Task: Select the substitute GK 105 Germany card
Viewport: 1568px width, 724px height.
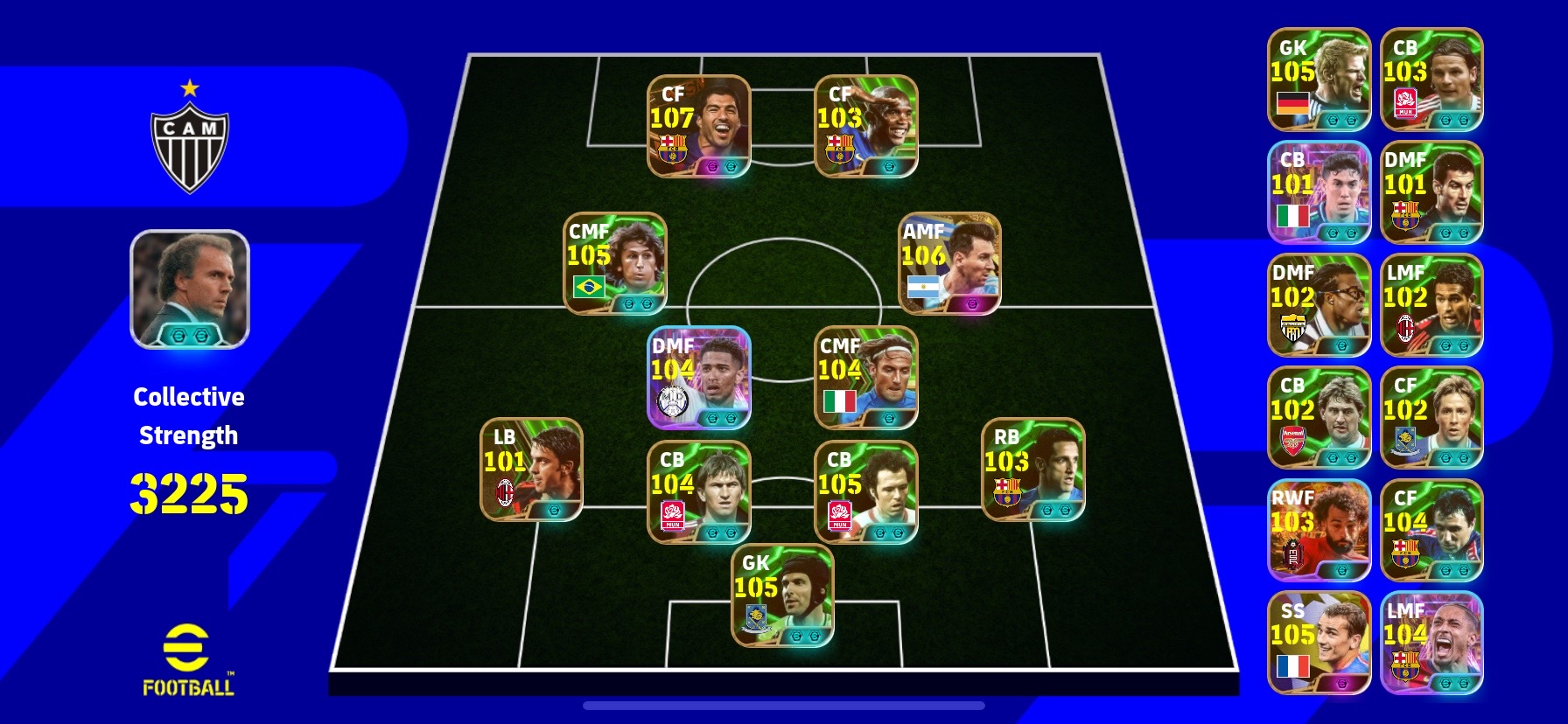Action: [x=1319, y=80]
